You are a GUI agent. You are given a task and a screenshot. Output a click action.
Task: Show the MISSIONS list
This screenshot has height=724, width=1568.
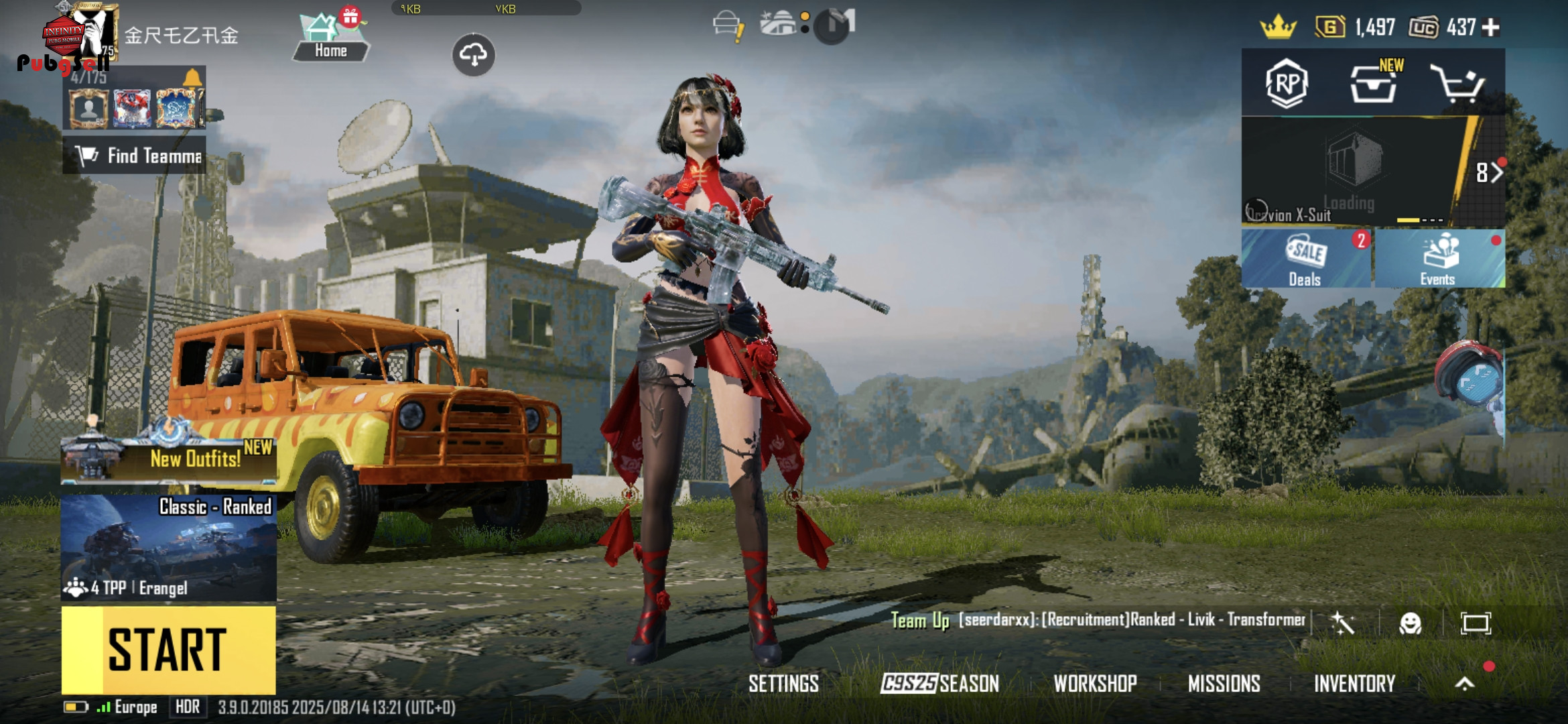coord(1224,684)
